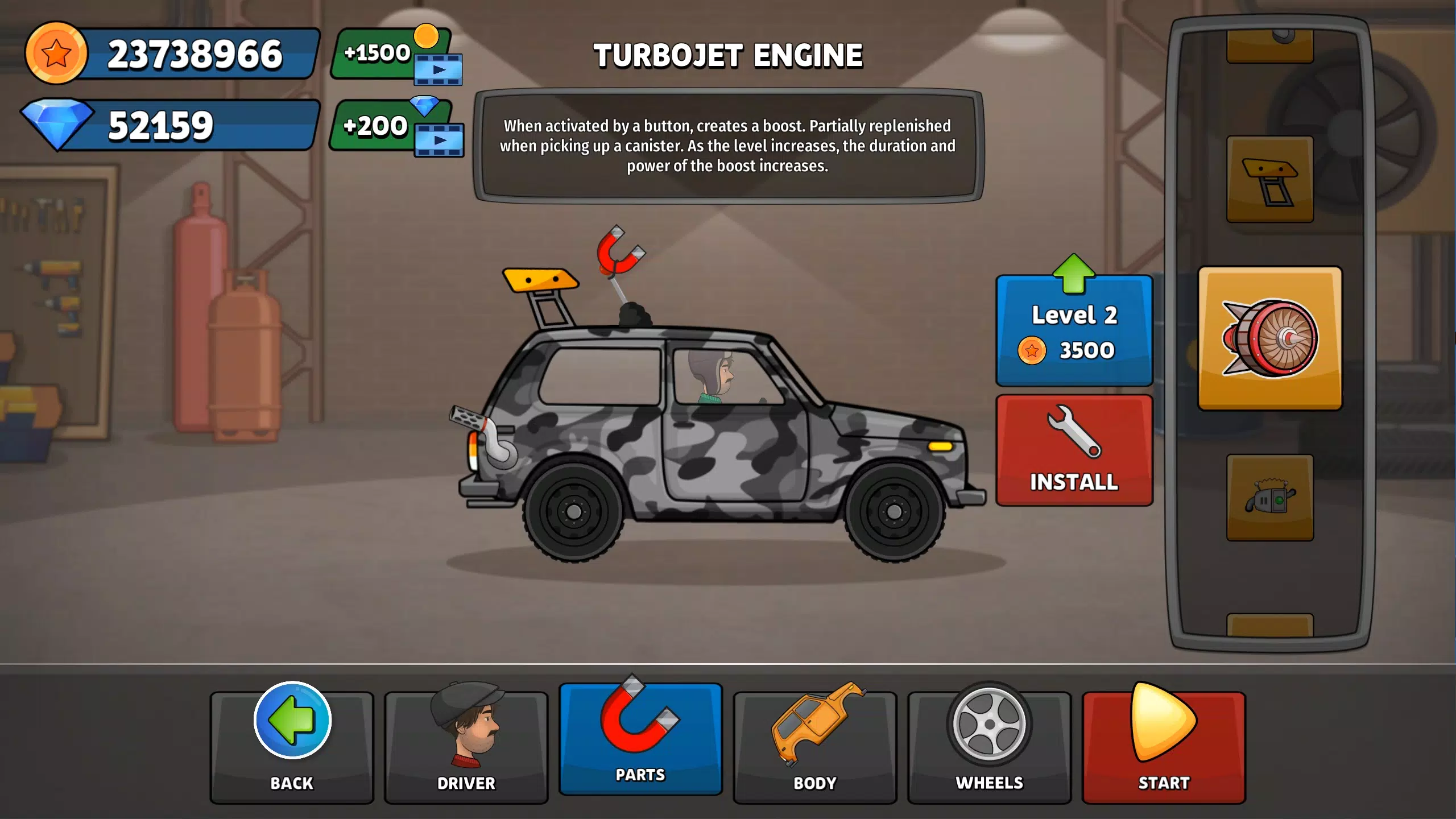Open the coin balance display
The image size is (1456, 819).
[171, 54]
